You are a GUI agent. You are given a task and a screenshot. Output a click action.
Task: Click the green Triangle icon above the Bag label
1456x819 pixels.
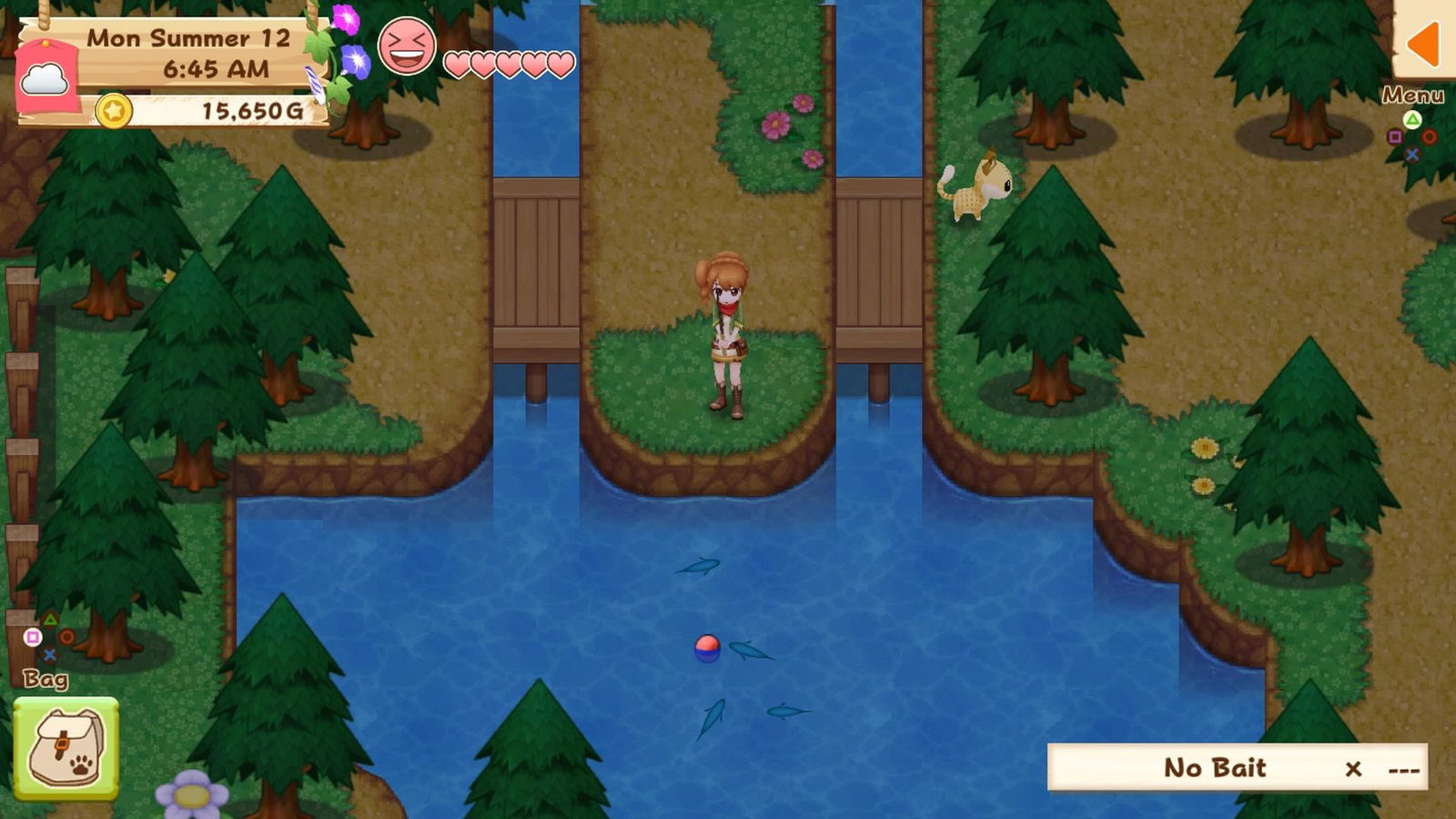(50, 619)
